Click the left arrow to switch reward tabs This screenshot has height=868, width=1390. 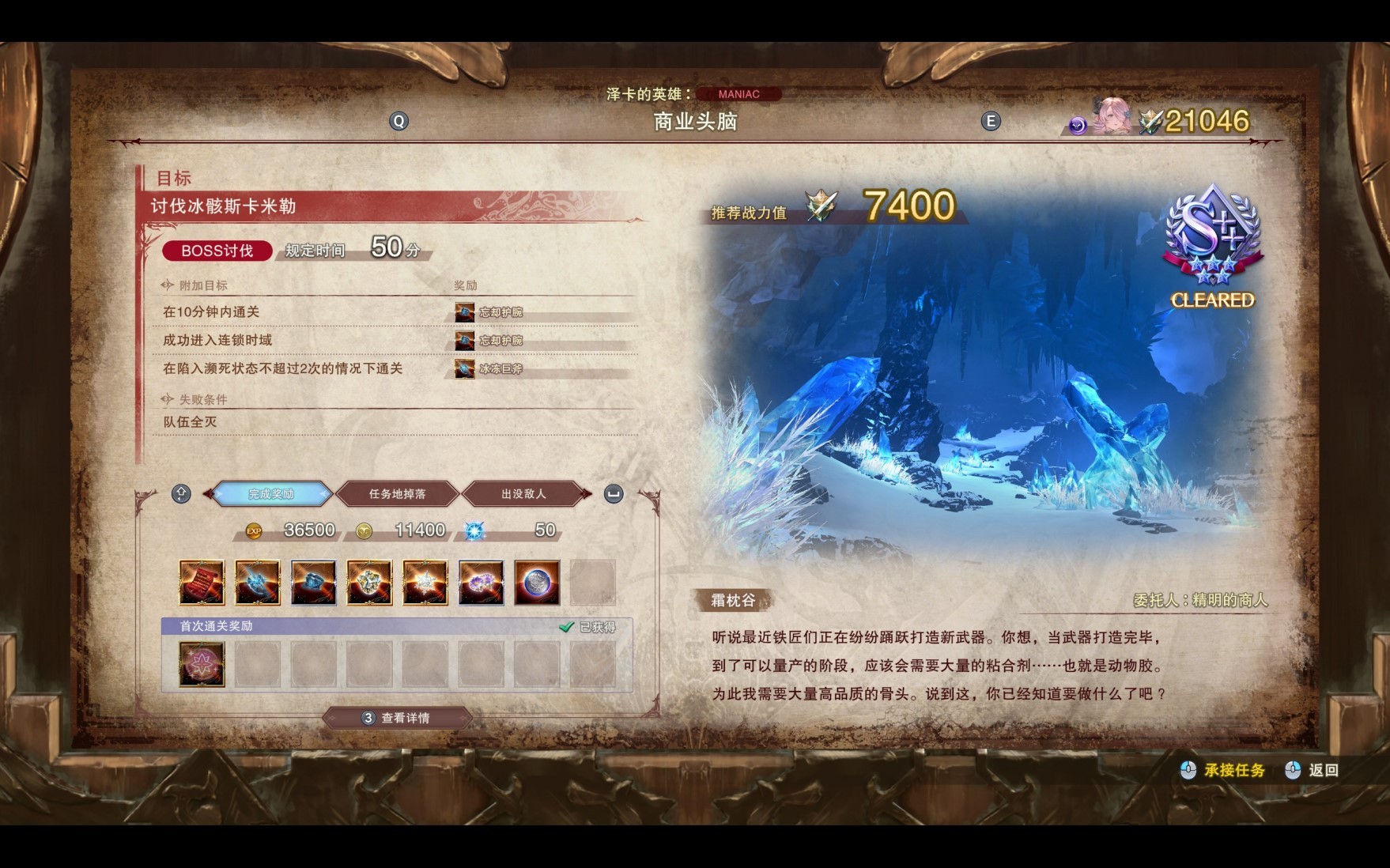tap(207, 493)
